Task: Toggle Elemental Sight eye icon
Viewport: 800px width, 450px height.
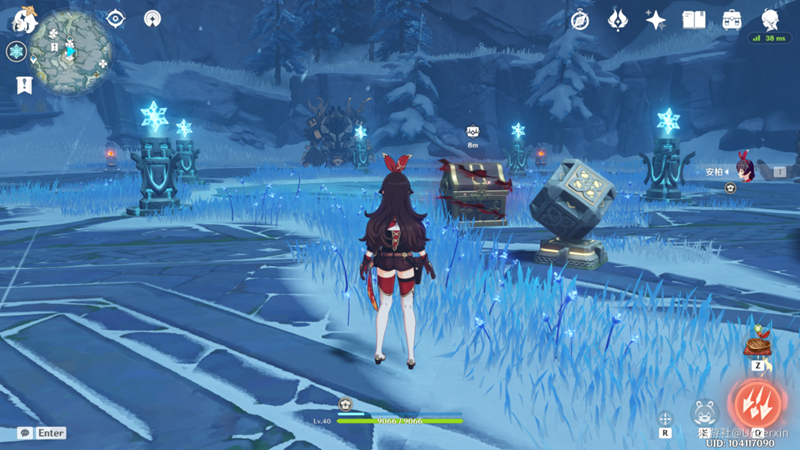Action: pos(116,19)
